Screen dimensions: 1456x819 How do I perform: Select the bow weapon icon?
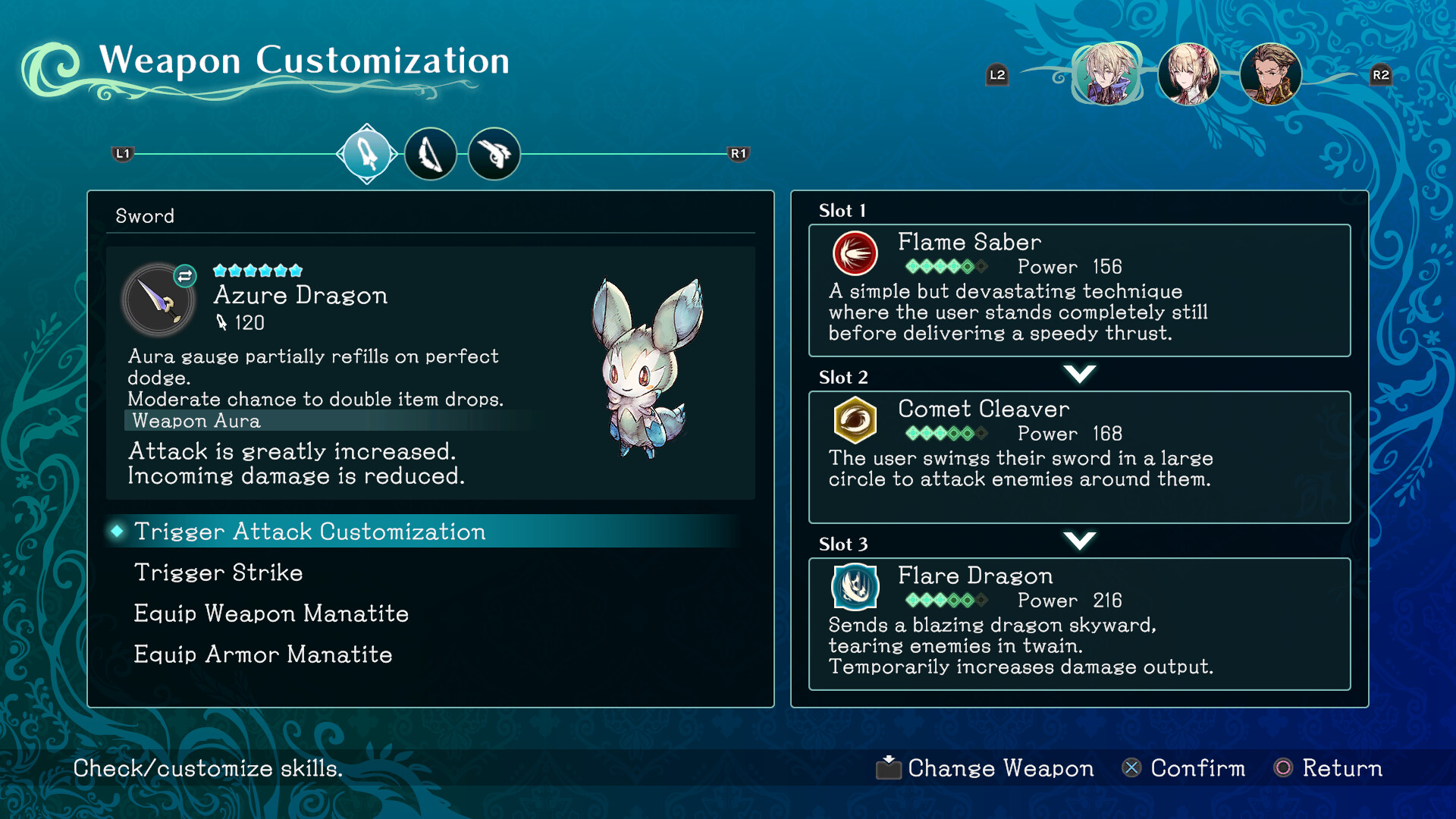[431, 153]
